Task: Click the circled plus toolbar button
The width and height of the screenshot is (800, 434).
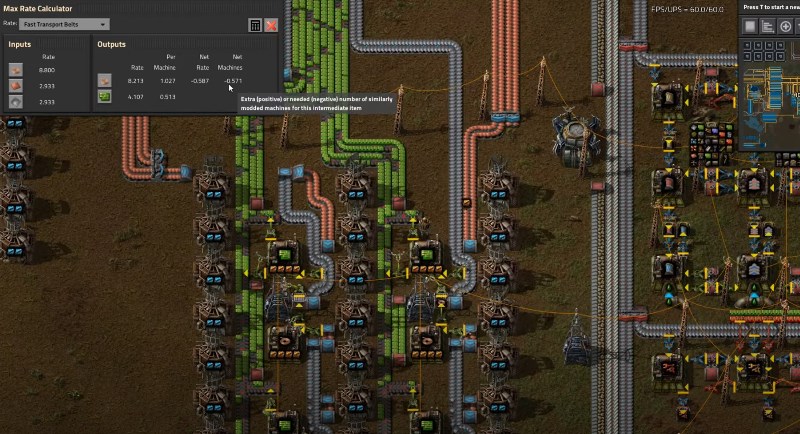Action: [x=784, y=25]
